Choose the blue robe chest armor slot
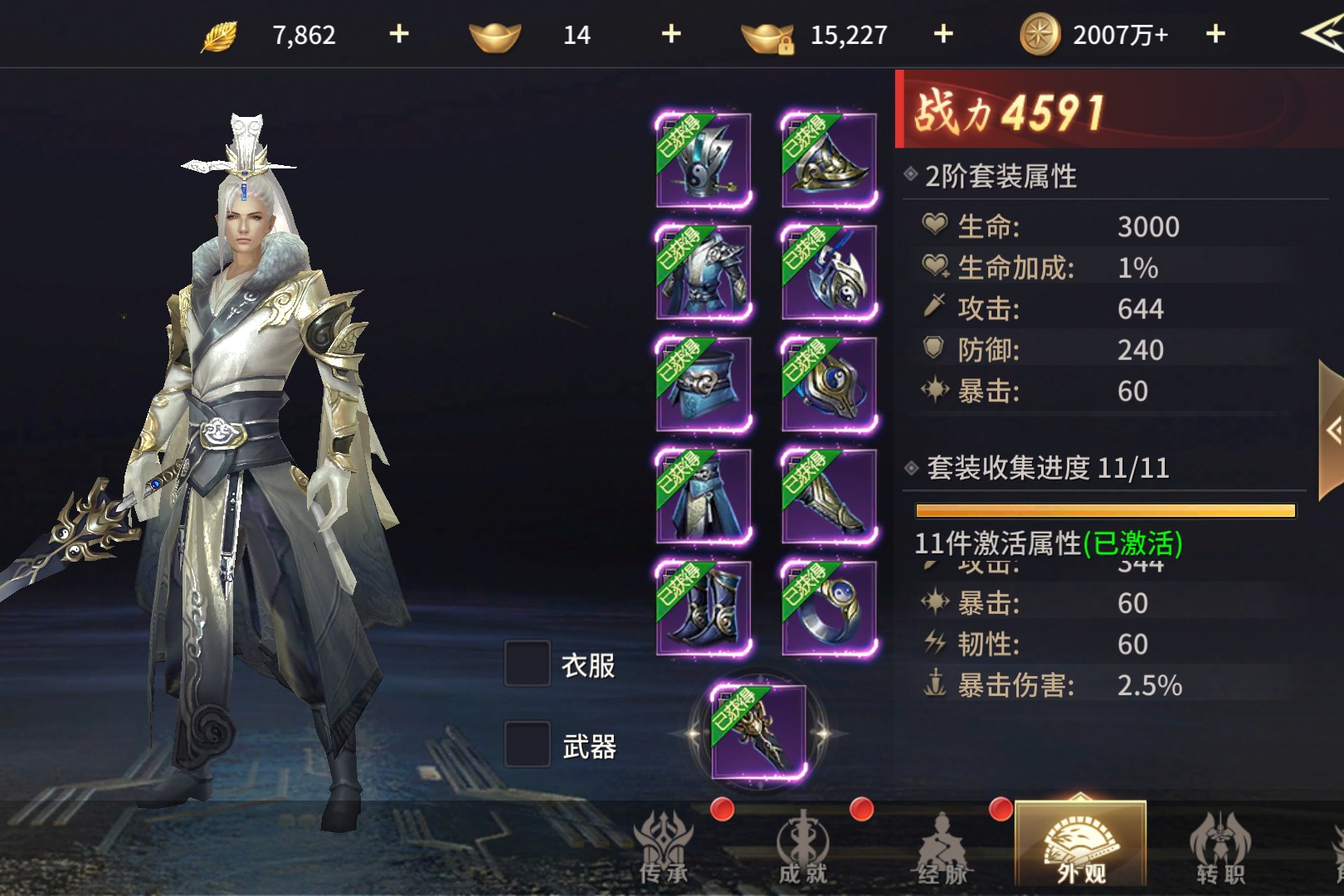1344x896 pixels. [x=704, y=272]
